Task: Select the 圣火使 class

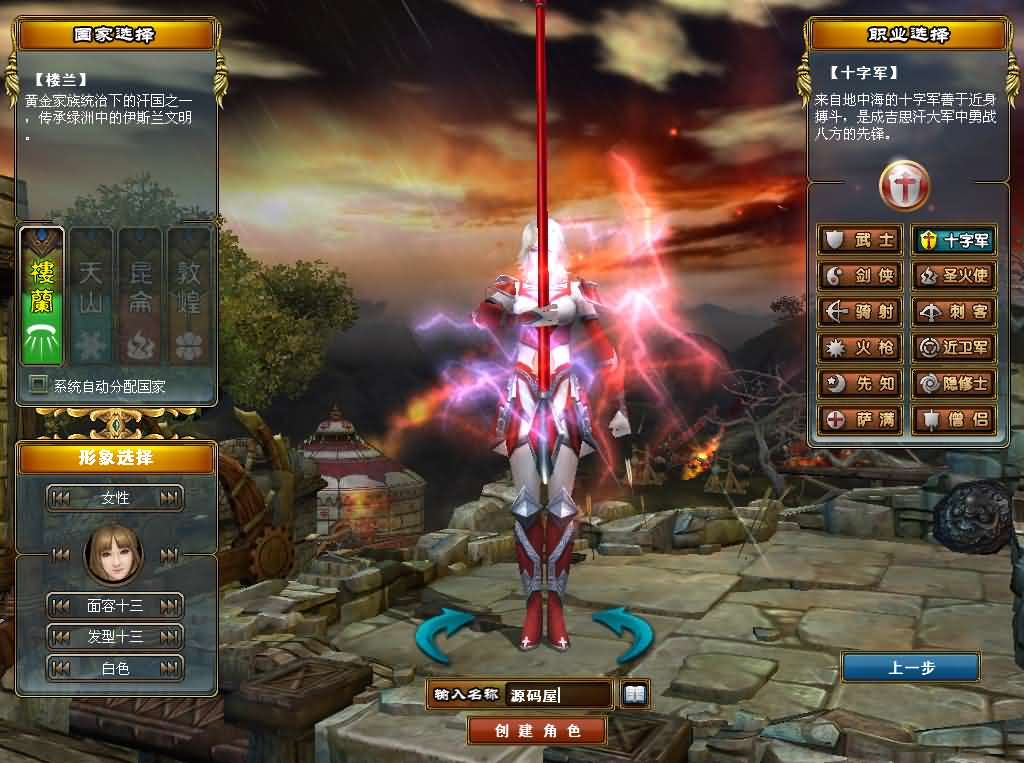Action: point(954,276)
